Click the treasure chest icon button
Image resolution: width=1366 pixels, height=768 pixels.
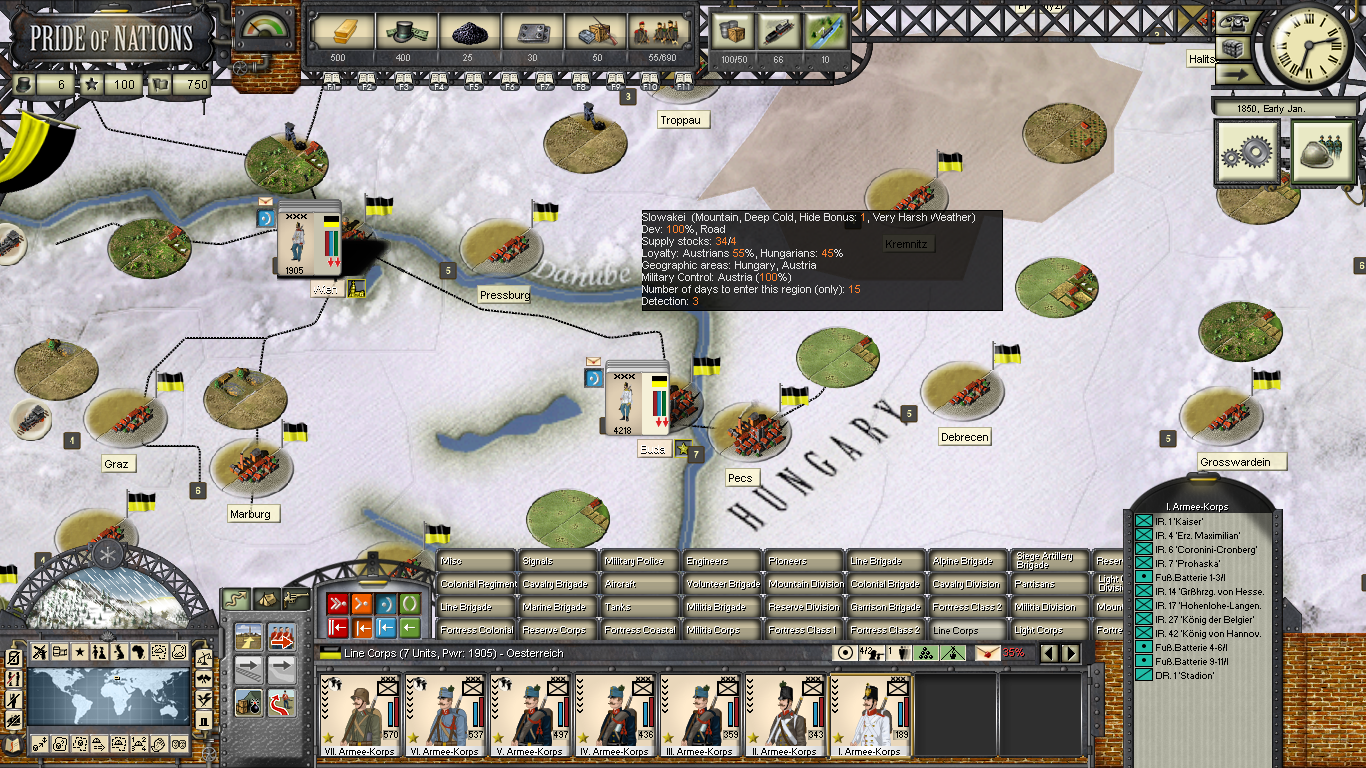(x=1235, y=48)
